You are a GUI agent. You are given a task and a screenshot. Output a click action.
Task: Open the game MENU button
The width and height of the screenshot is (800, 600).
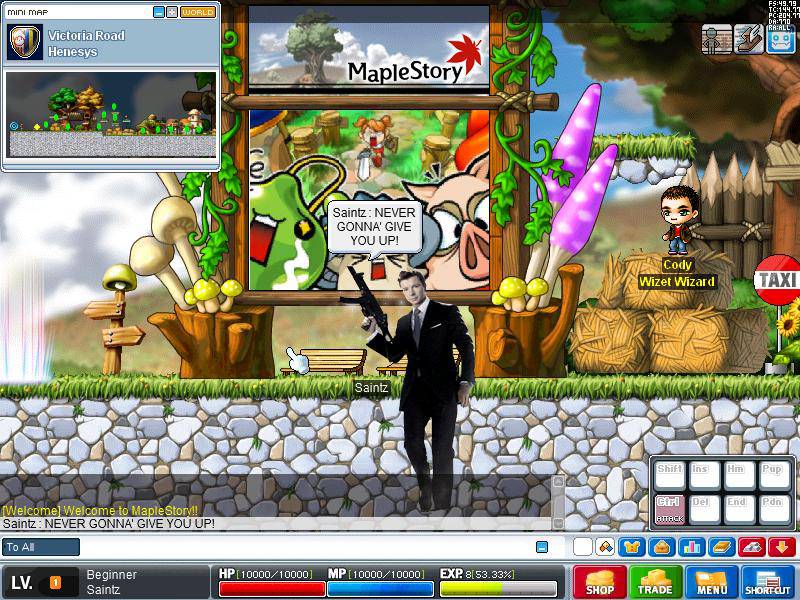click(x=712, y=582)
